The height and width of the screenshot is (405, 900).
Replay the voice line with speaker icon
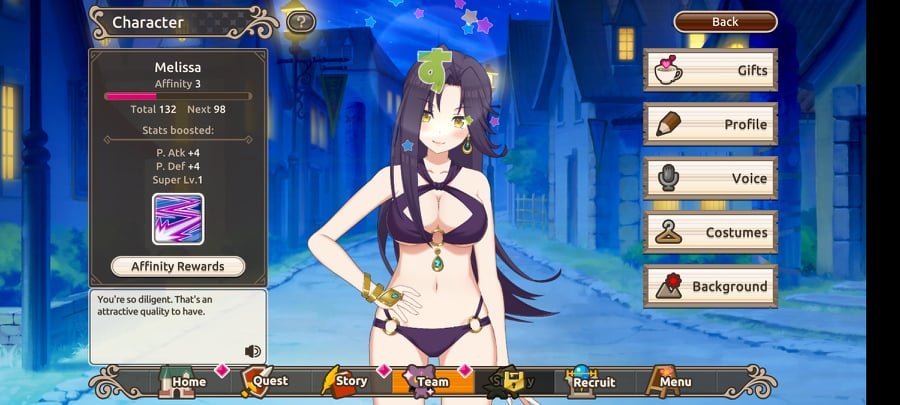coord(252,351)
